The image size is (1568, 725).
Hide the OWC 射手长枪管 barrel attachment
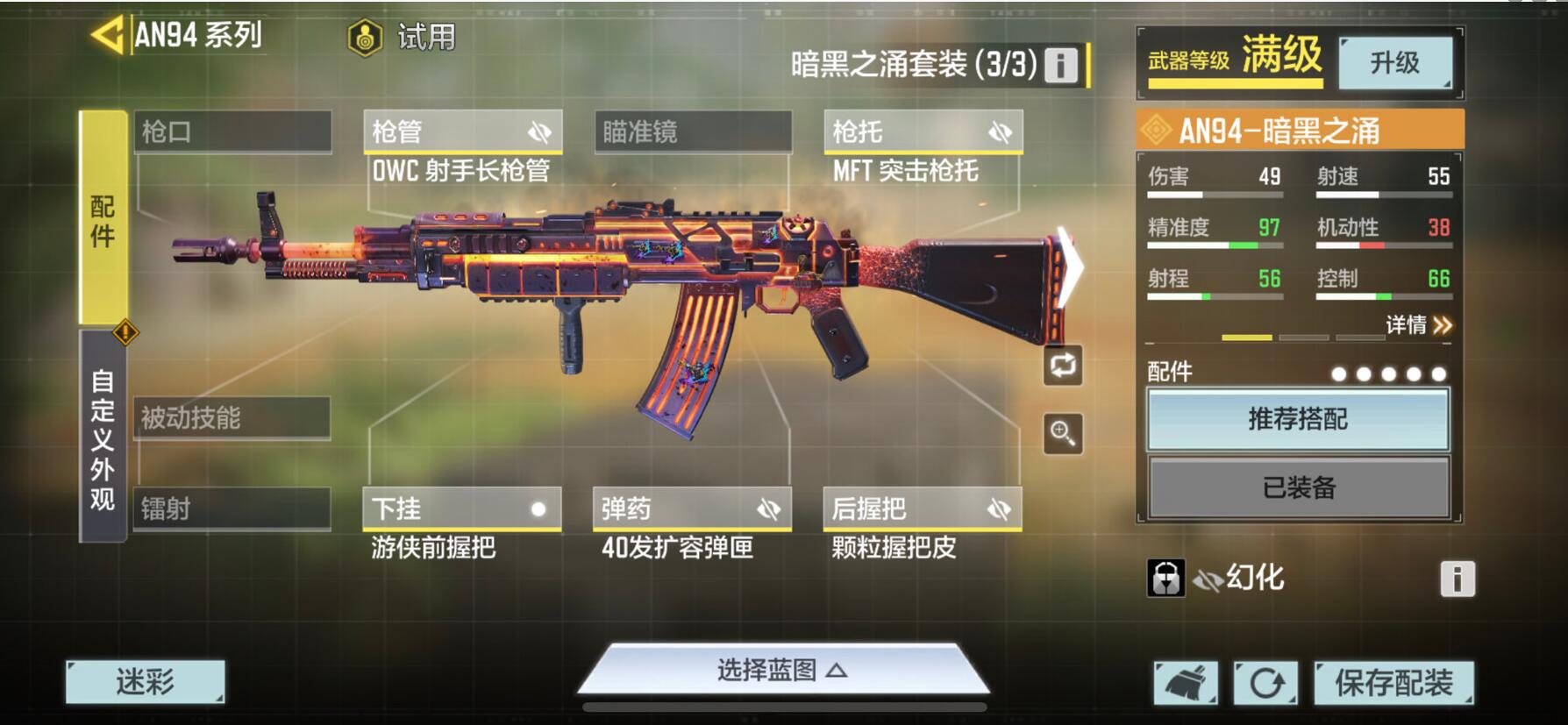coord(538,131)
